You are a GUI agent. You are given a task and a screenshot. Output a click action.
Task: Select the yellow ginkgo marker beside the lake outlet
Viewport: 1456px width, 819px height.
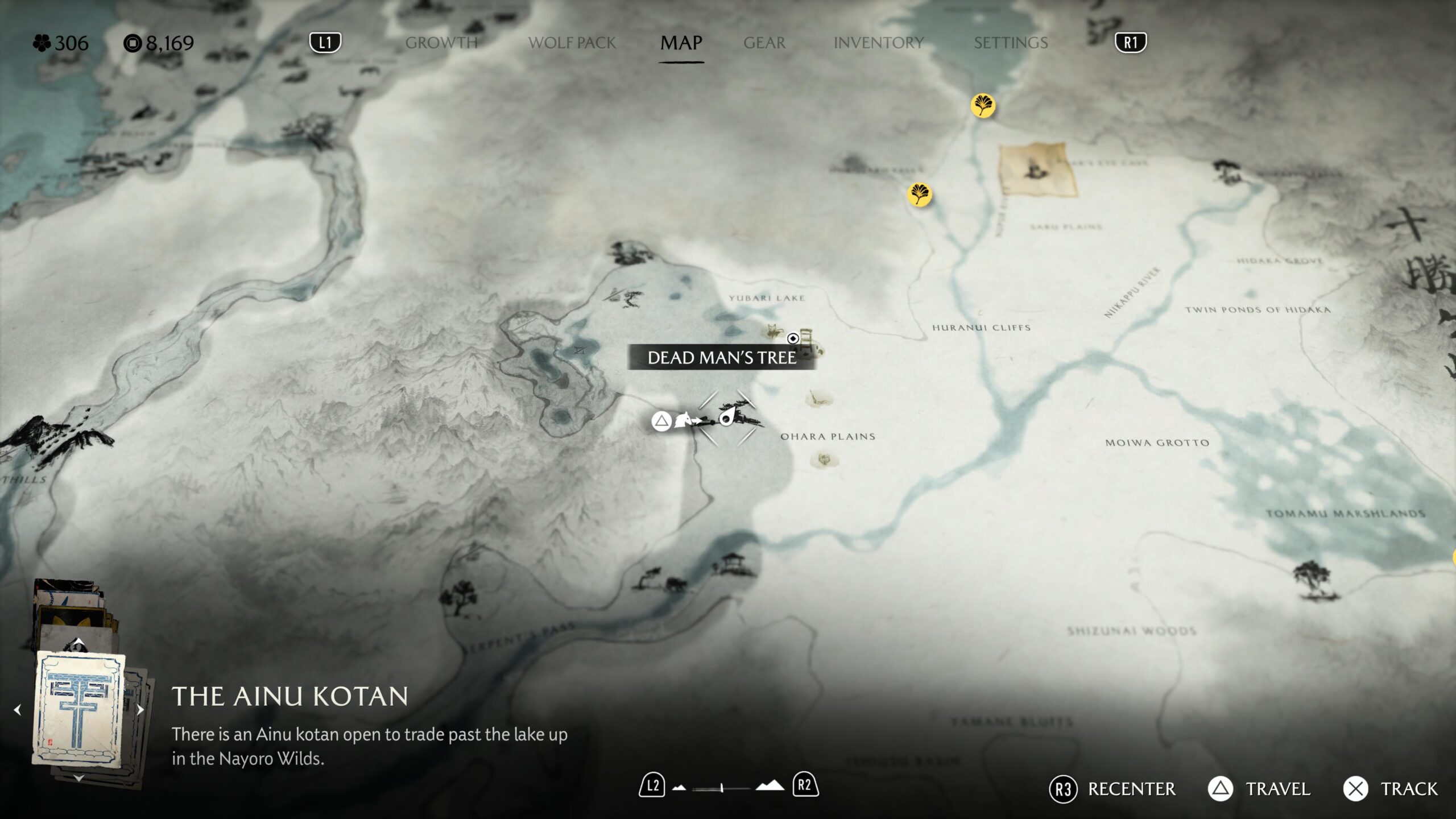[x=983, y=105]
